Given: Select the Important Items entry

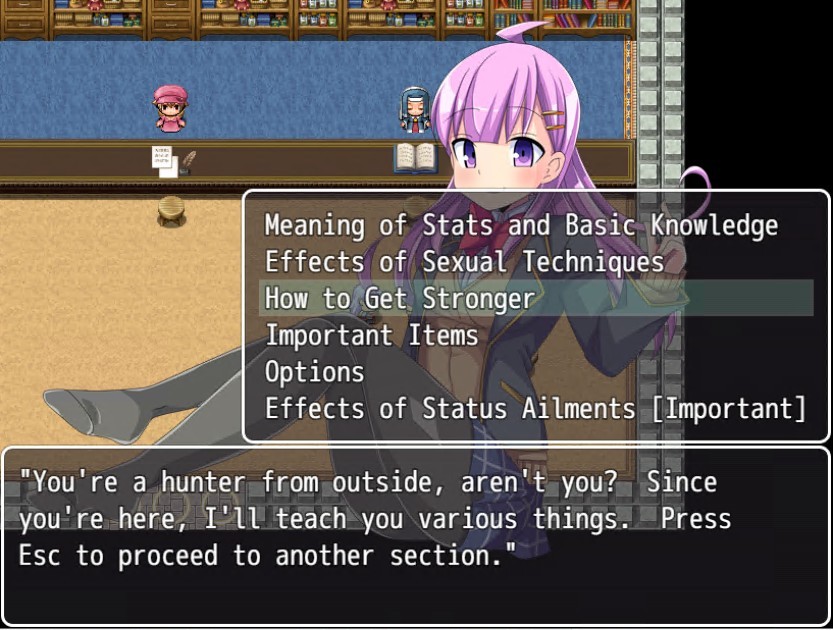Looking at the screenshot, I should 371,335.
